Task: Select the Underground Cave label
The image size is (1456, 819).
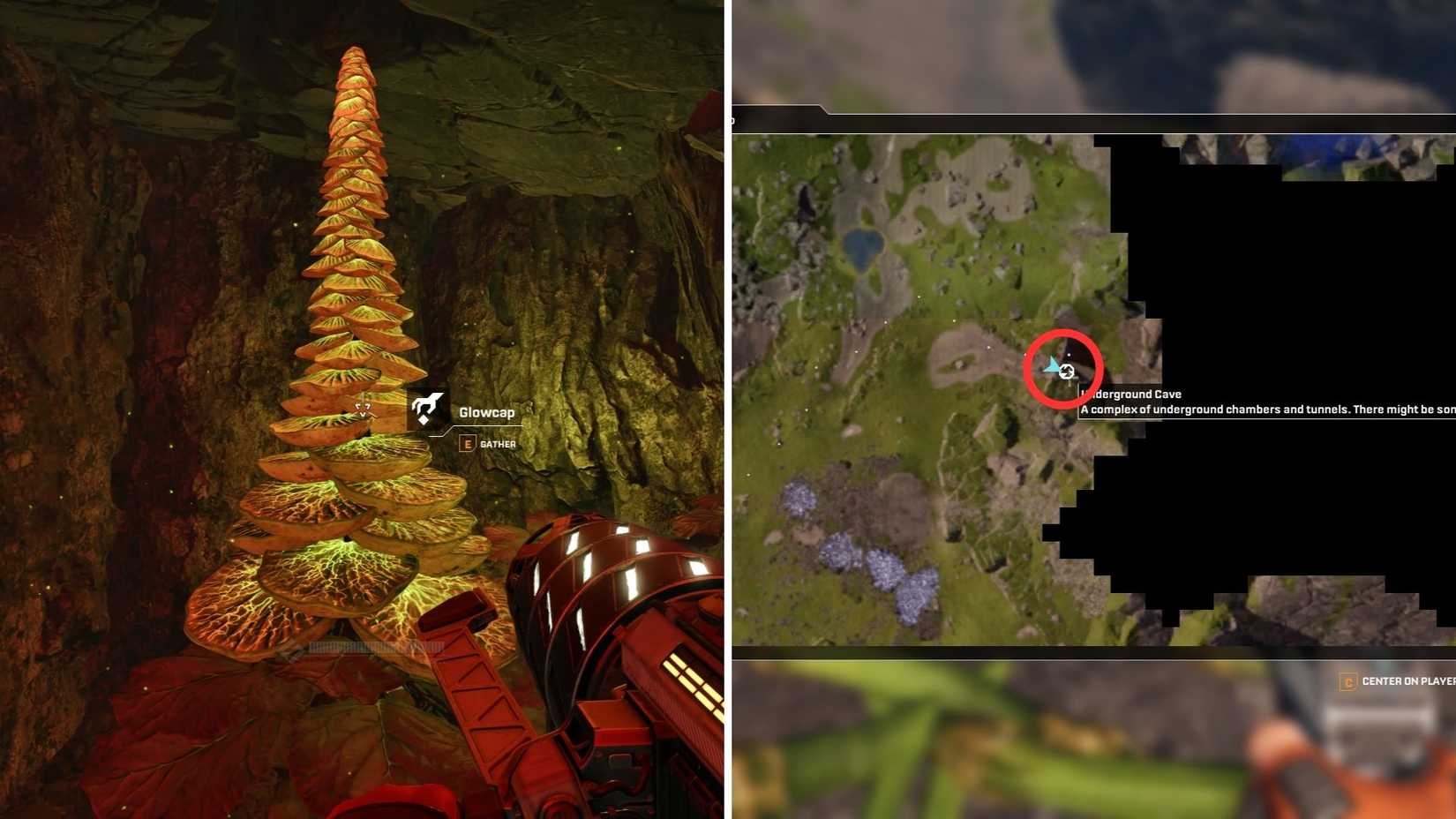Action: (x=1134, y=394)
